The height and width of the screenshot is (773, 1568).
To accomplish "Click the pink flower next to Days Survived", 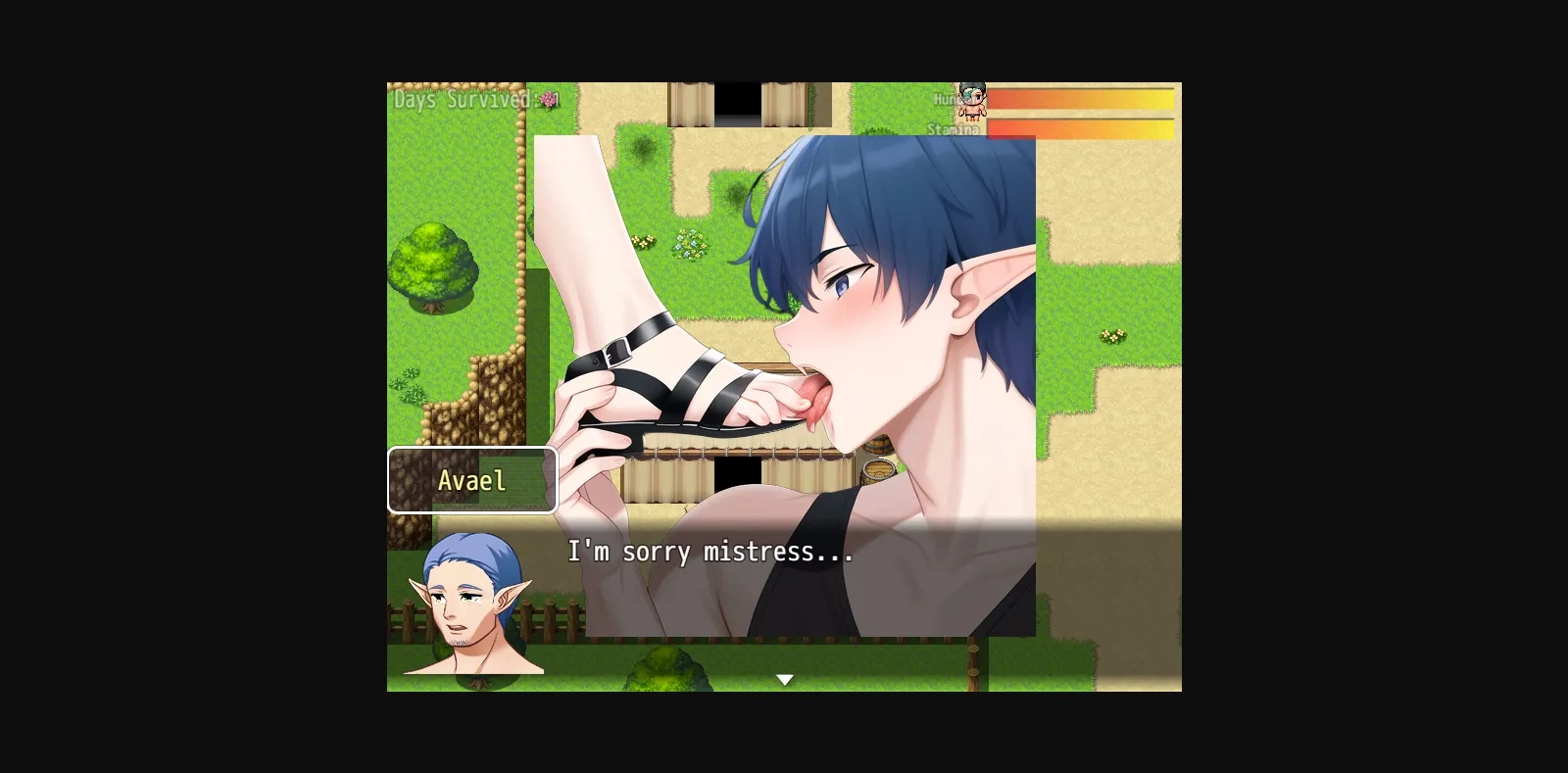I will click(x=545, y=100).
